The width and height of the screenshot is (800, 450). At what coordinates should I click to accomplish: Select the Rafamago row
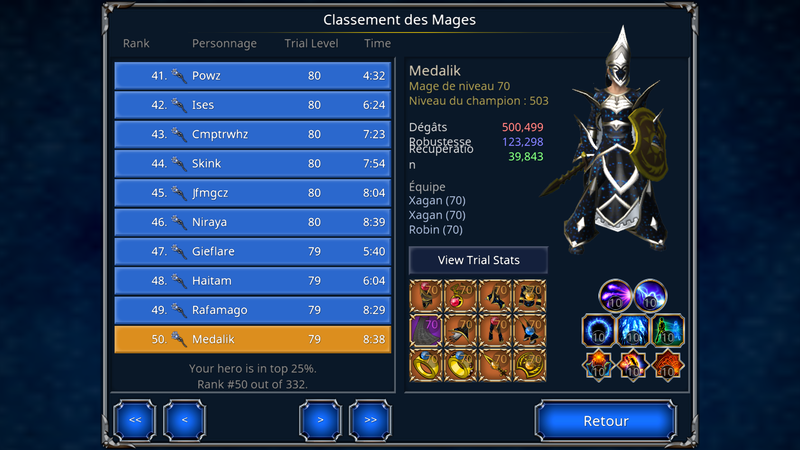pyautogui.click(x=252, y=310)
